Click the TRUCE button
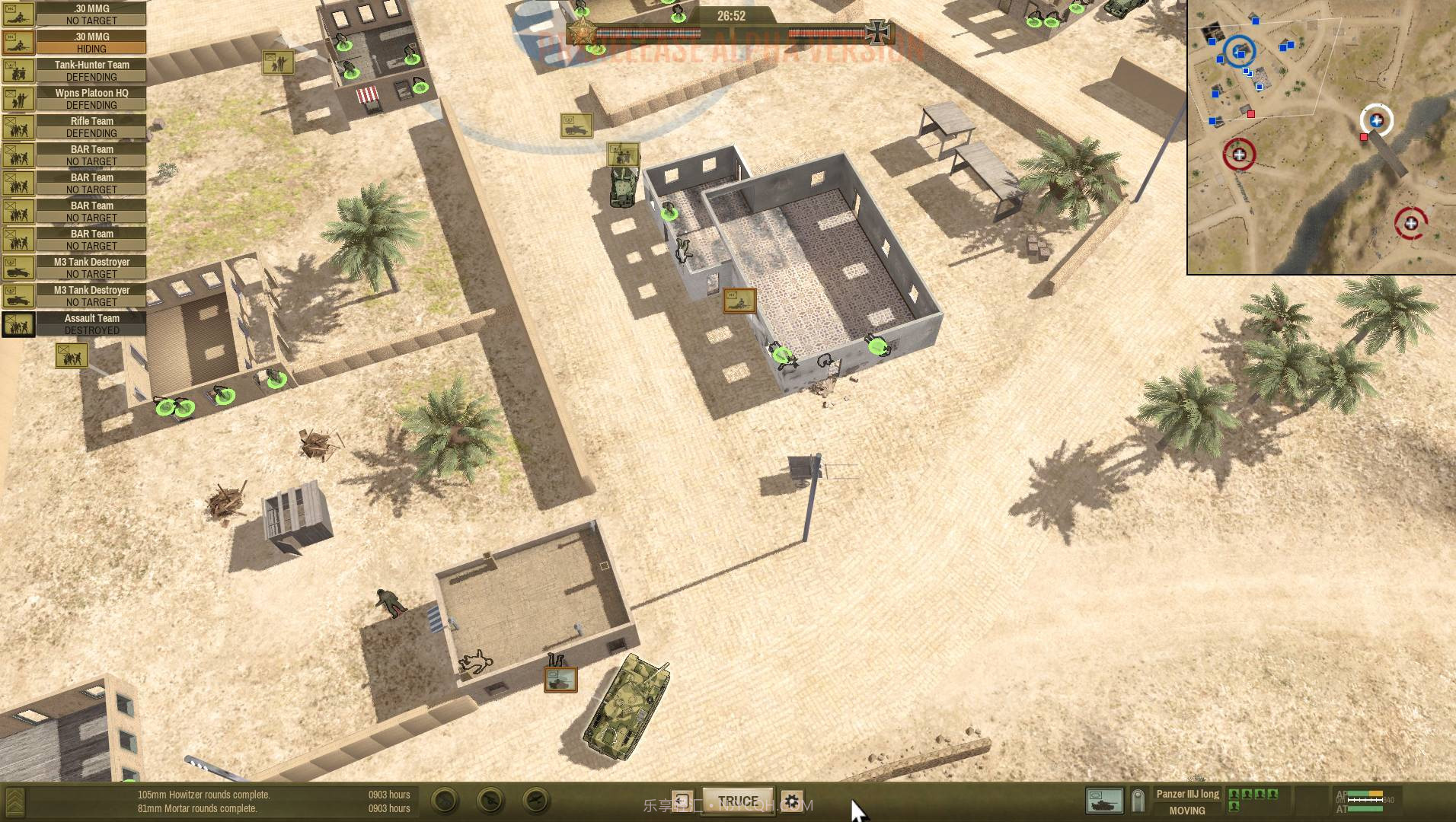 737,801
